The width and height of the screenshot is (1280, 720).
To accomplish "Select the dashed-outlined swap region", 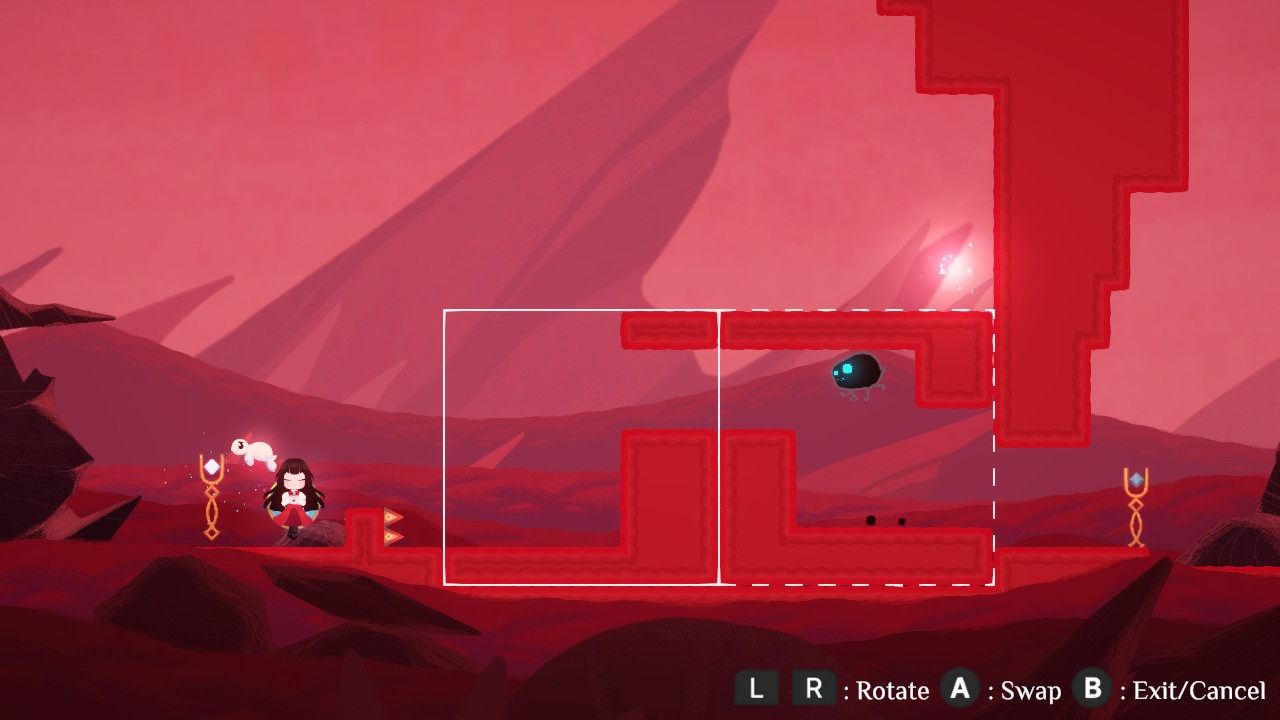I will [856, 447].
